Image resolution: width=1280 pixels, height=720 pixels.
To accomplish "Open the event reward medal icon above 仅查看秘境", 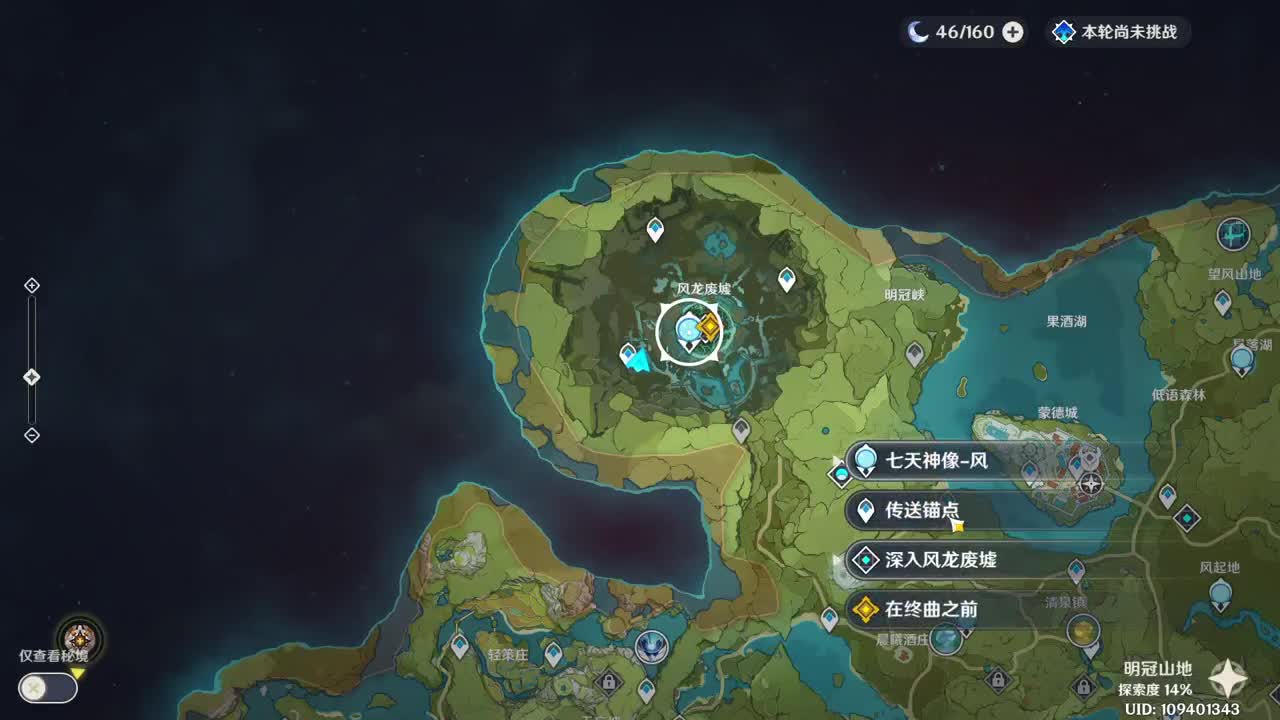I will (x=79, y=638).
